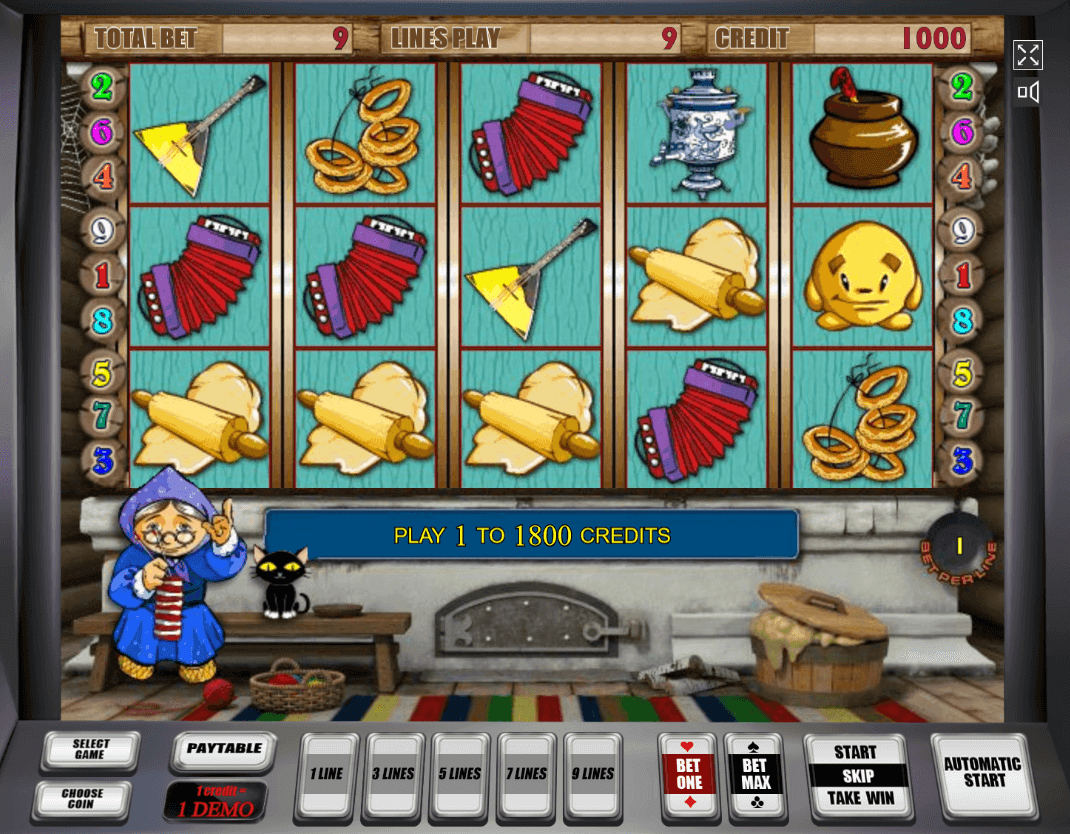Select the 1 Line button

tap(326, 775)
